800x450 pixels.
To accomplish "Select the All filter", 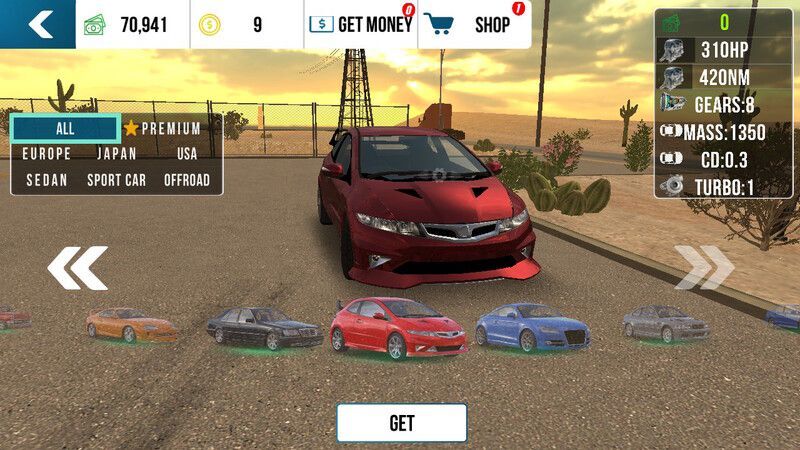I will coord(65,129).
